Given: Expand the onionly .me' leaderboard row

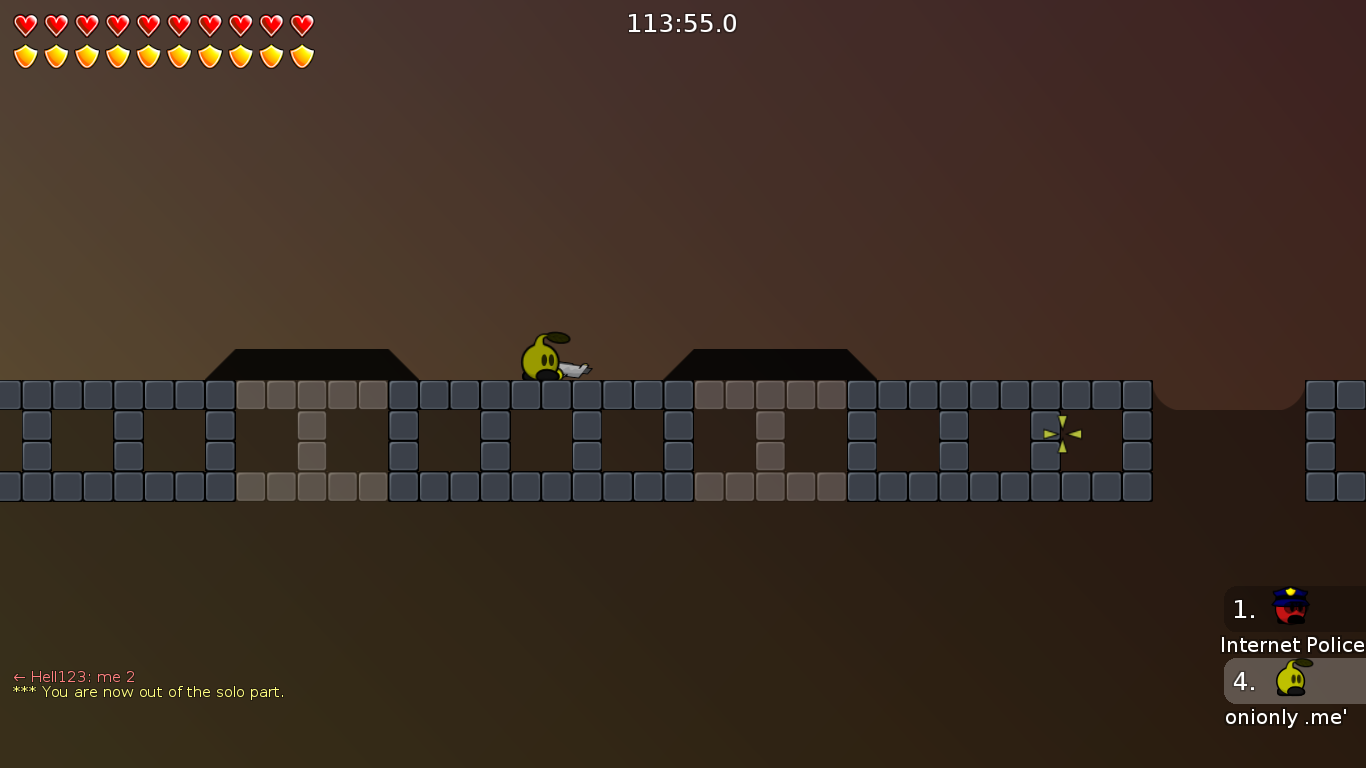Looking at the screenshot, I should (1293, 681).
